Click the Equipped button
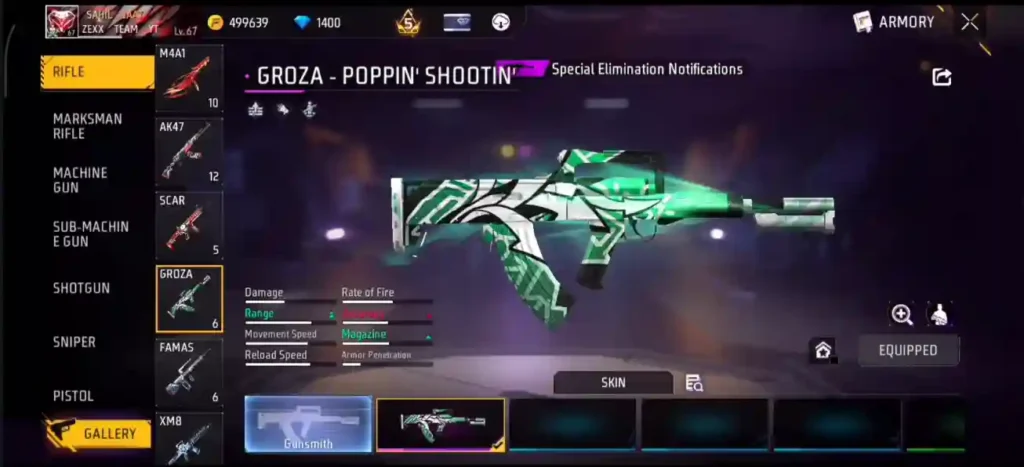The width and height of the screenshot is (1024, 467). pyautogui.click(x=908, y=350)
